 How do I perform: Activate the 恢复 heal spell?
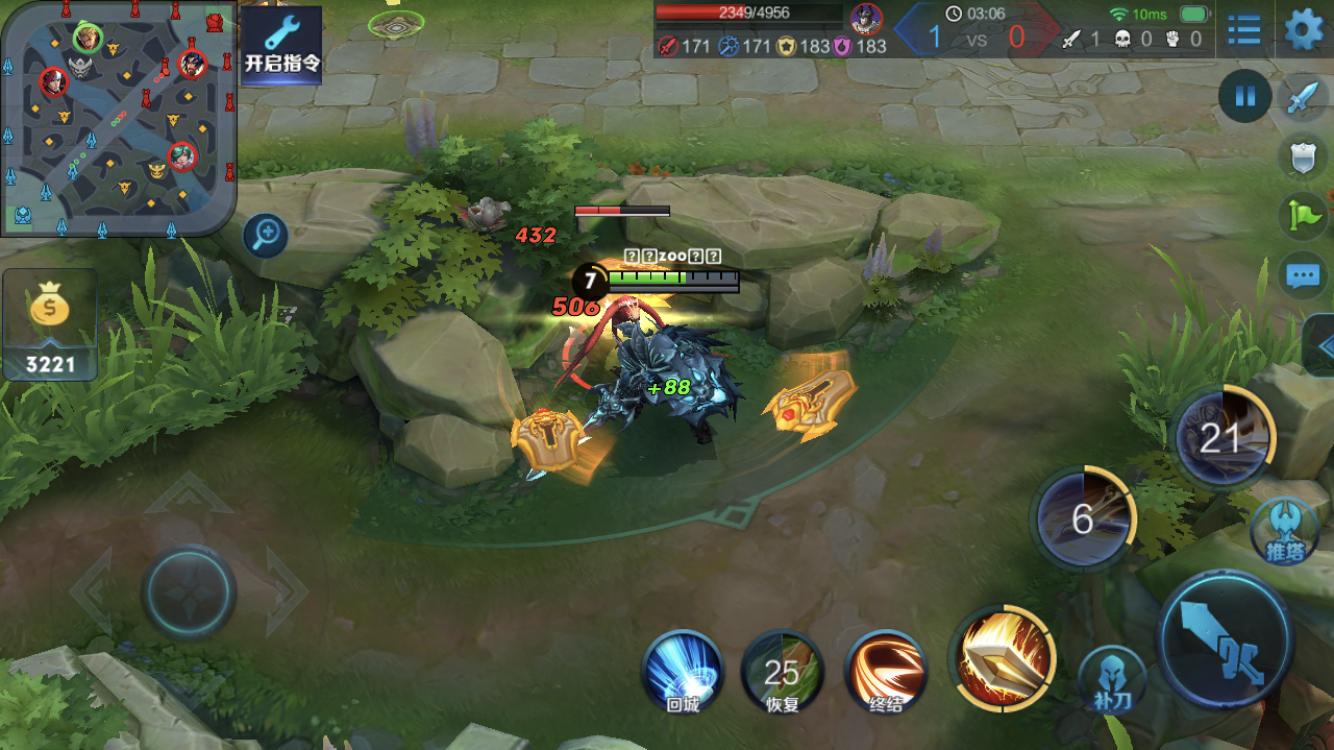782,670
